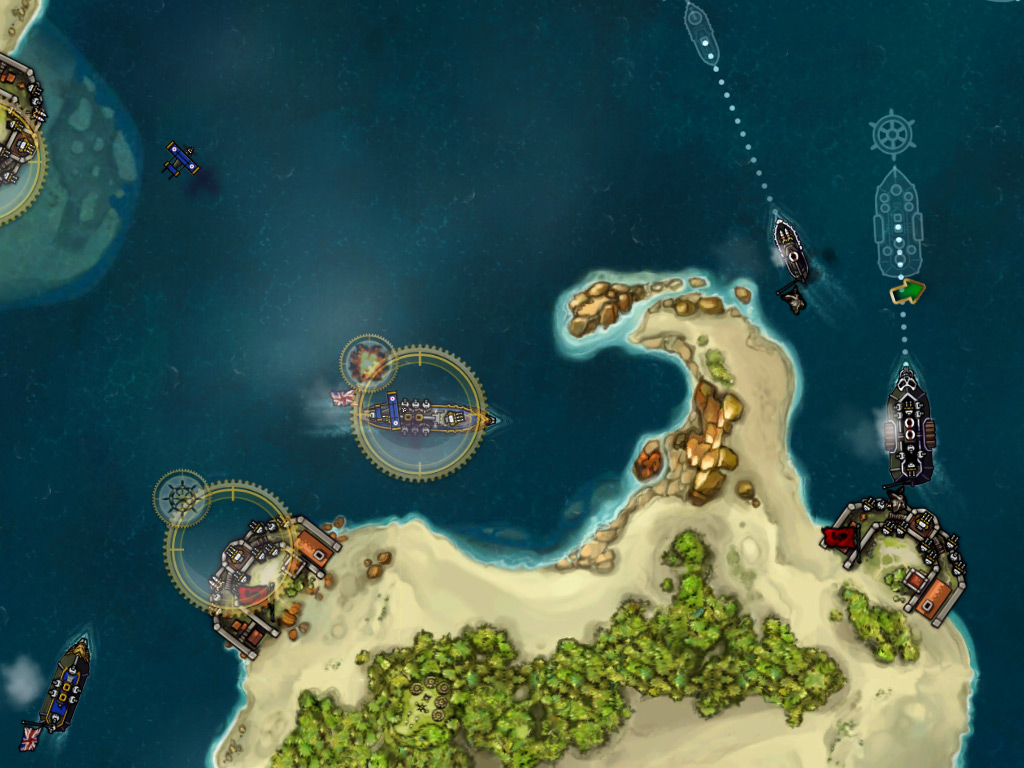
Task: Click the ship's wheel icon above the ghost ship
Action: [x=892, y=135]
